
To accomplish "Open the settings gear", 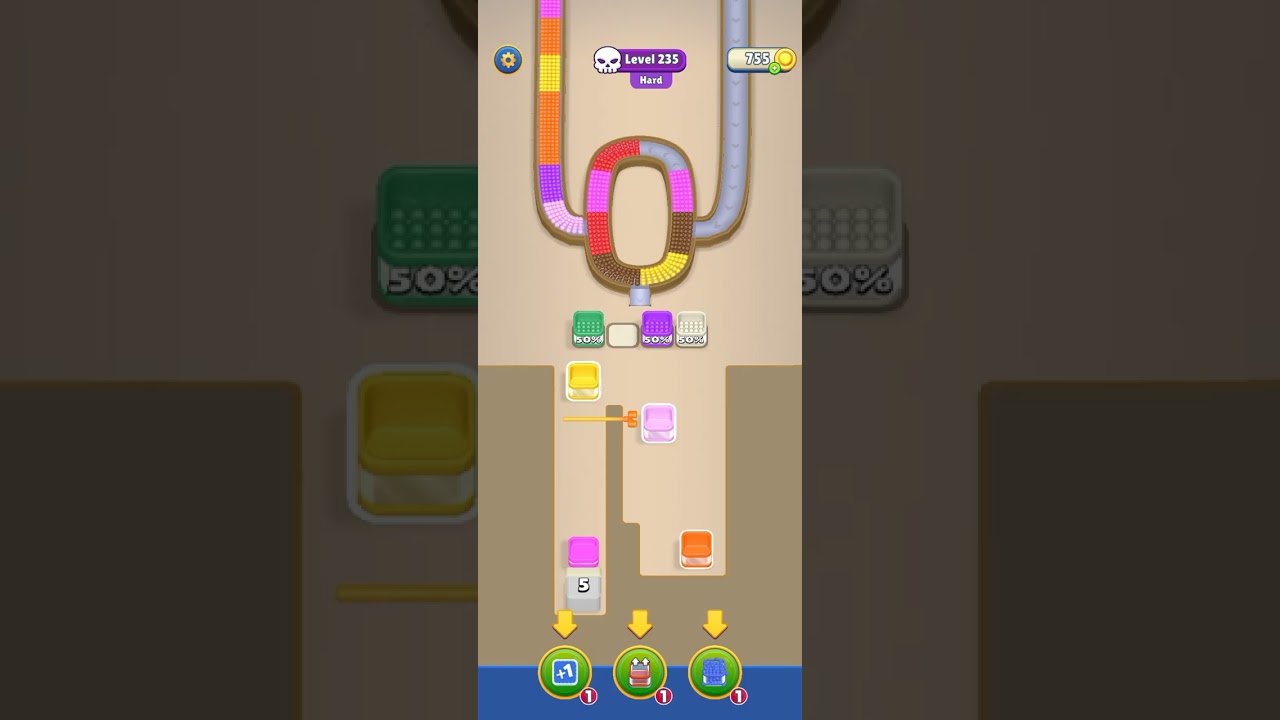I will (507, 60).
